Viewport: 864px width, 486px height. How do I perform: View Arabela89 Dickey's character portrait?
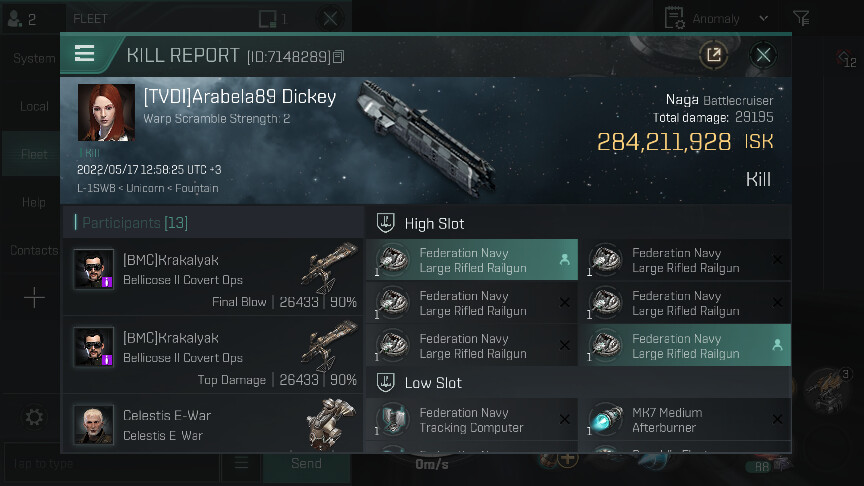coord(106,113)
